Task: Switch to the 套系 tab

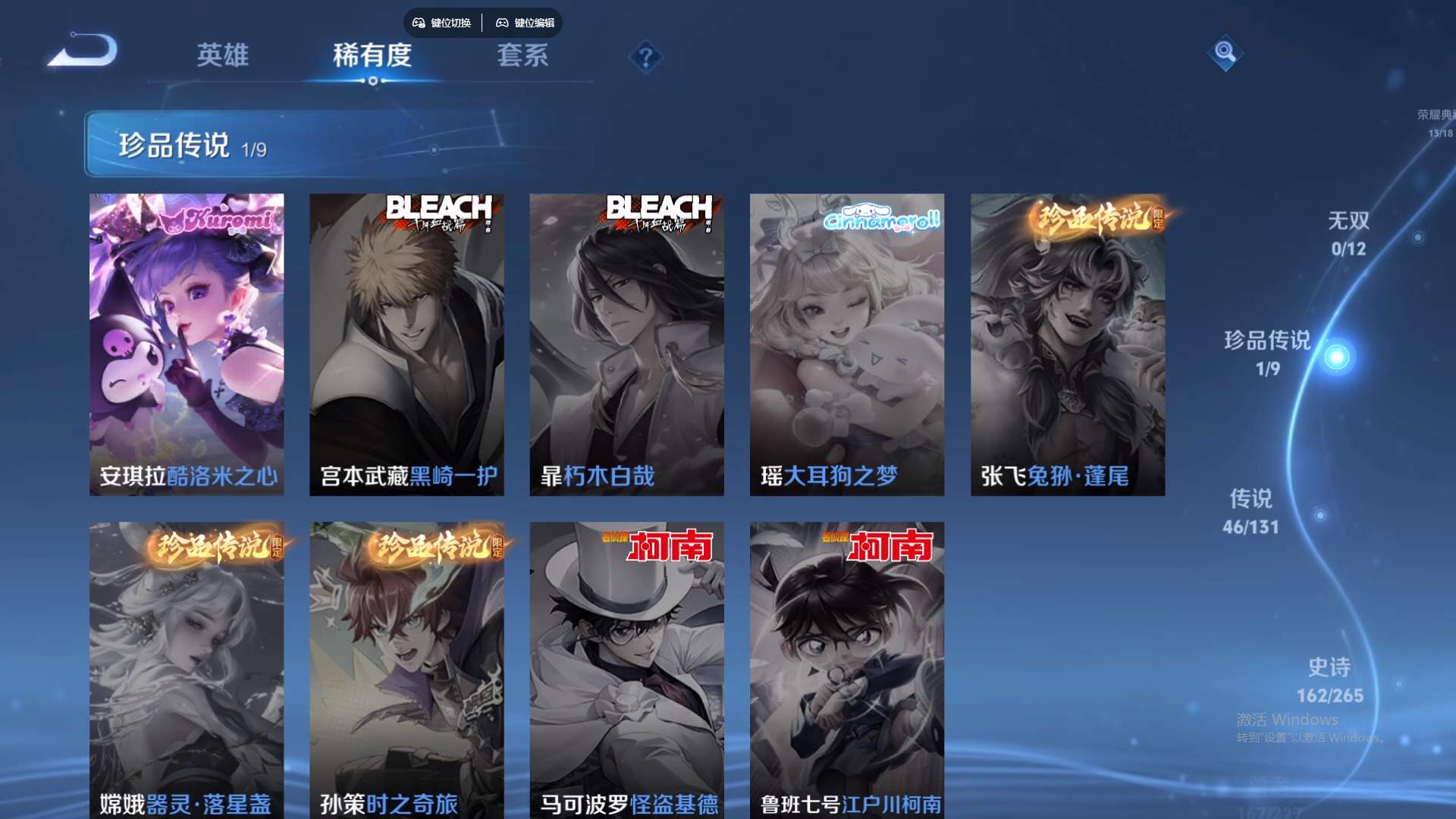Action: click(524, 55)
